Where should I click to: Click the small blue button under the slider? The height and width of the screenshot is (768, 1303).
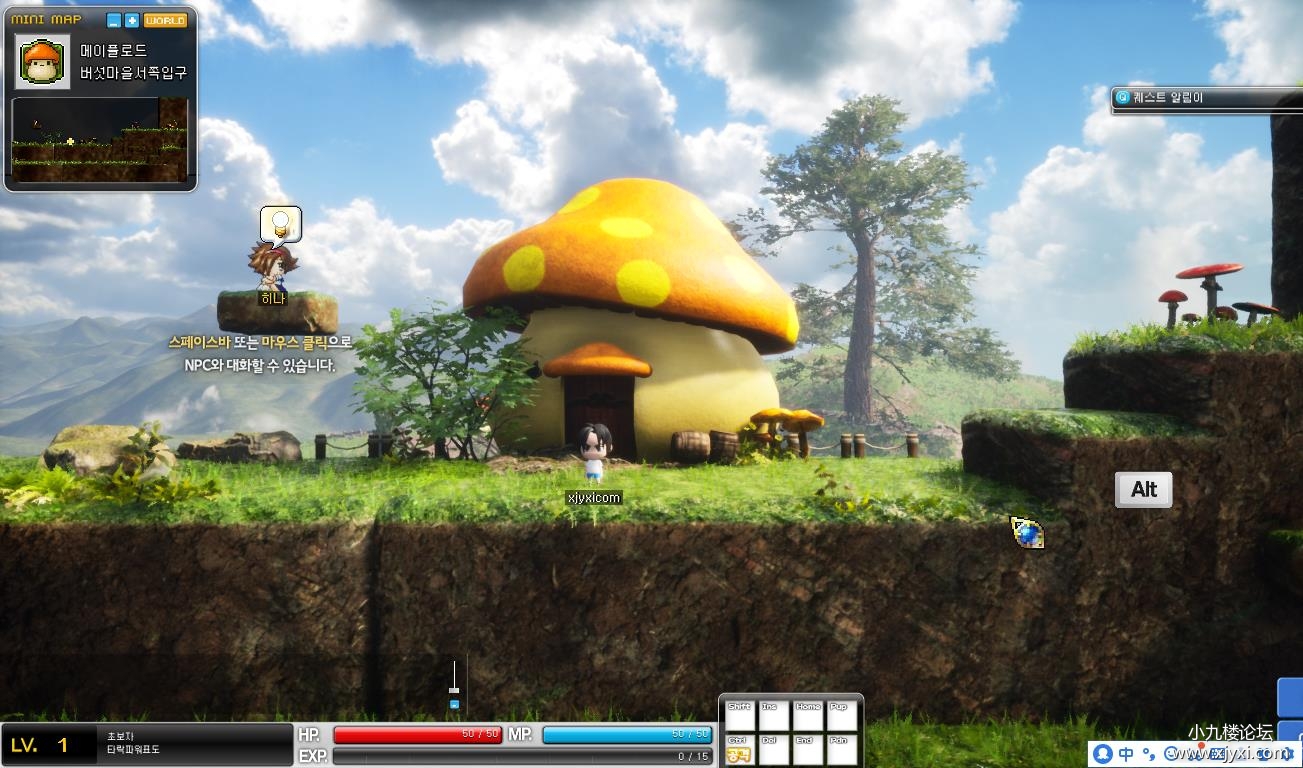454,704
